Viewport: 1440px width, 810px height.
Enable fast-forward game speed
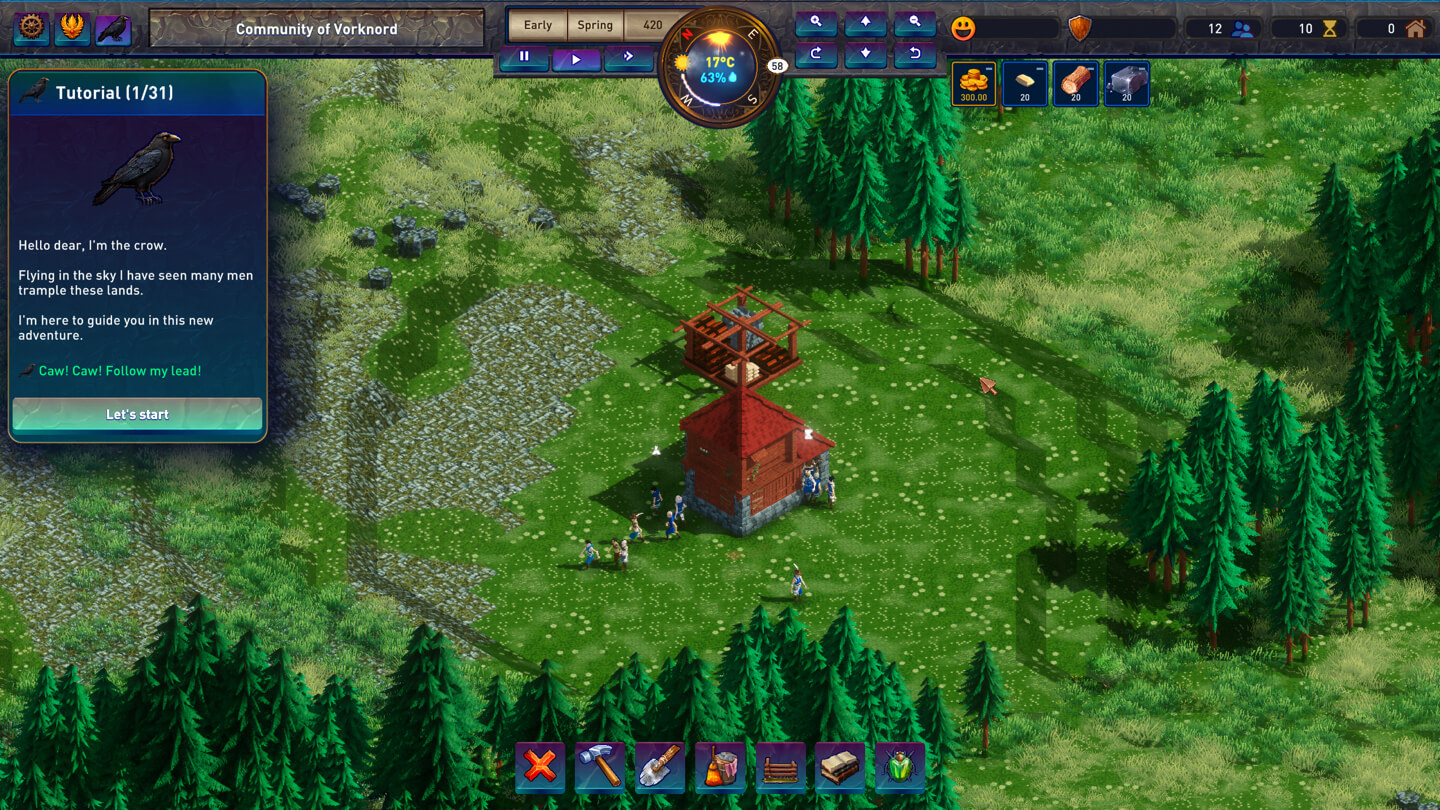(629, 59)
